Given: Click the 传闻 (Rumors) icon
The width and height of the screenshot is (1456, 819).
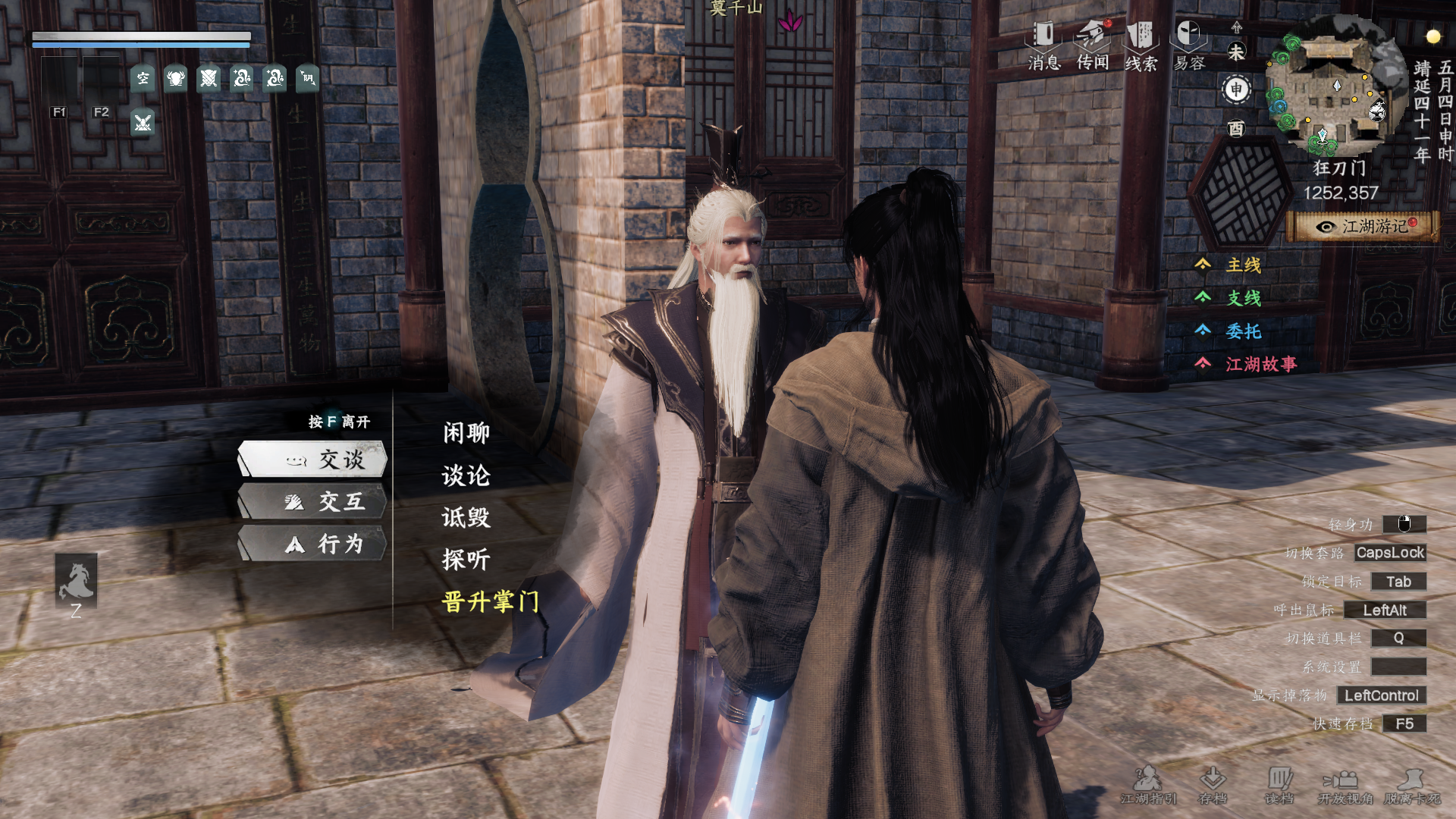Looking at the screenshot, I should click(1092, 34).
